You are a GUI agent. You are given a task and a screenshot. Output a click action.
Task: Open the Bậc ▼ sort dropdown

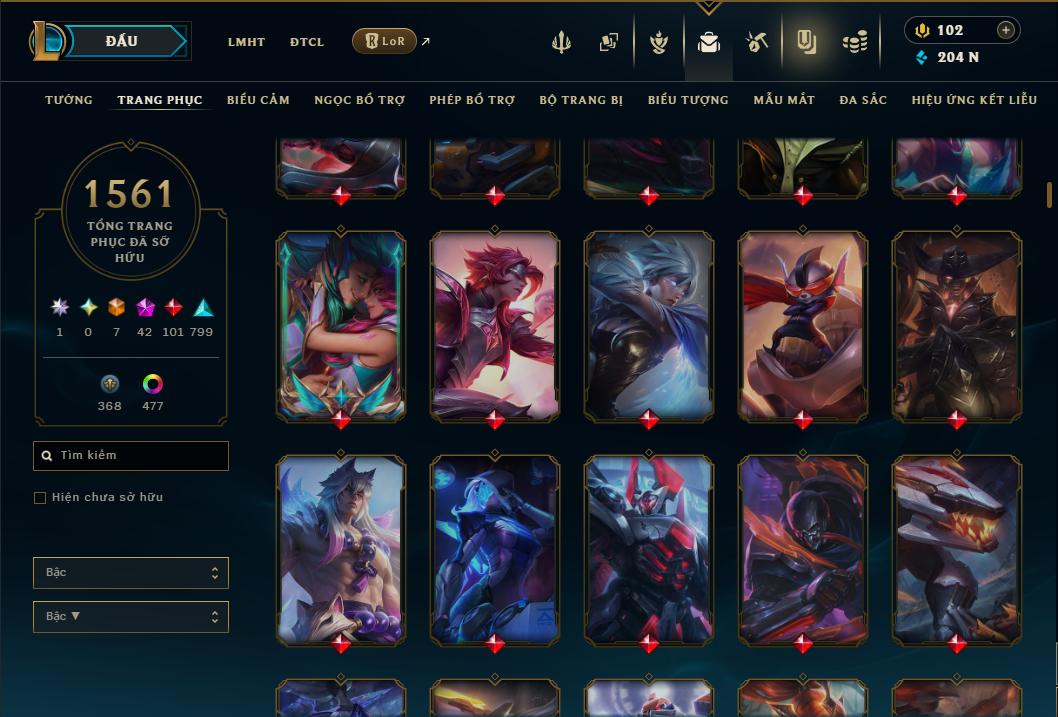tap(130, 617)
